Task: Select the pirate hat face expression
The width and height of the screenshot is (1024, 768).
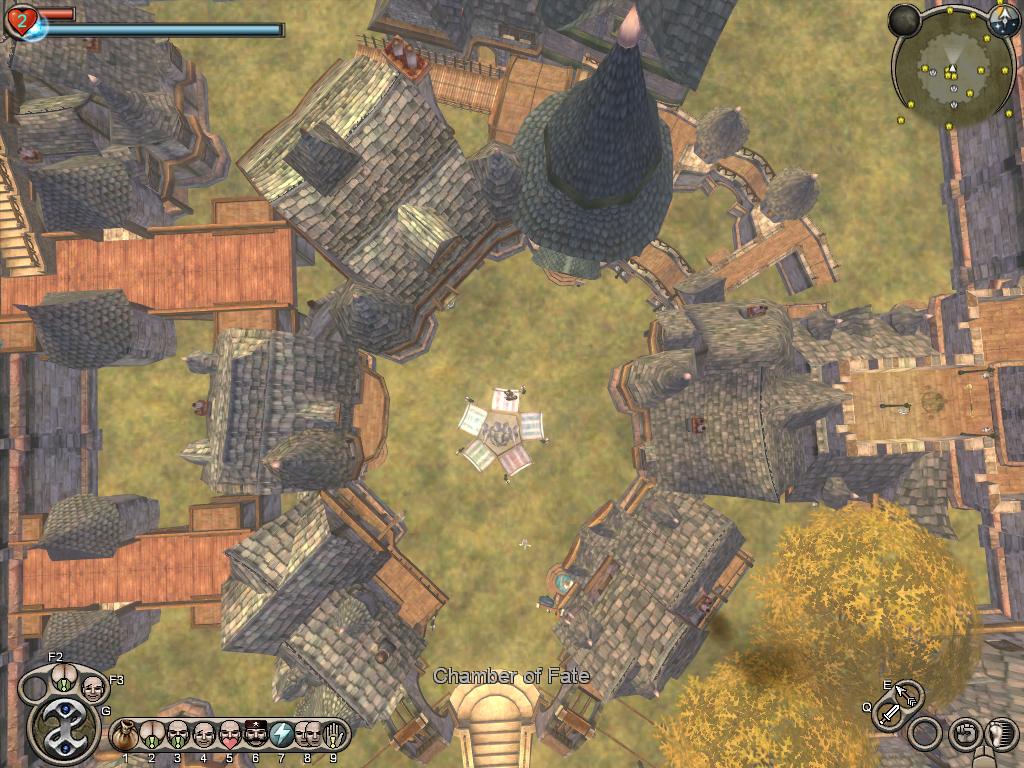Action: click(256, 735)
